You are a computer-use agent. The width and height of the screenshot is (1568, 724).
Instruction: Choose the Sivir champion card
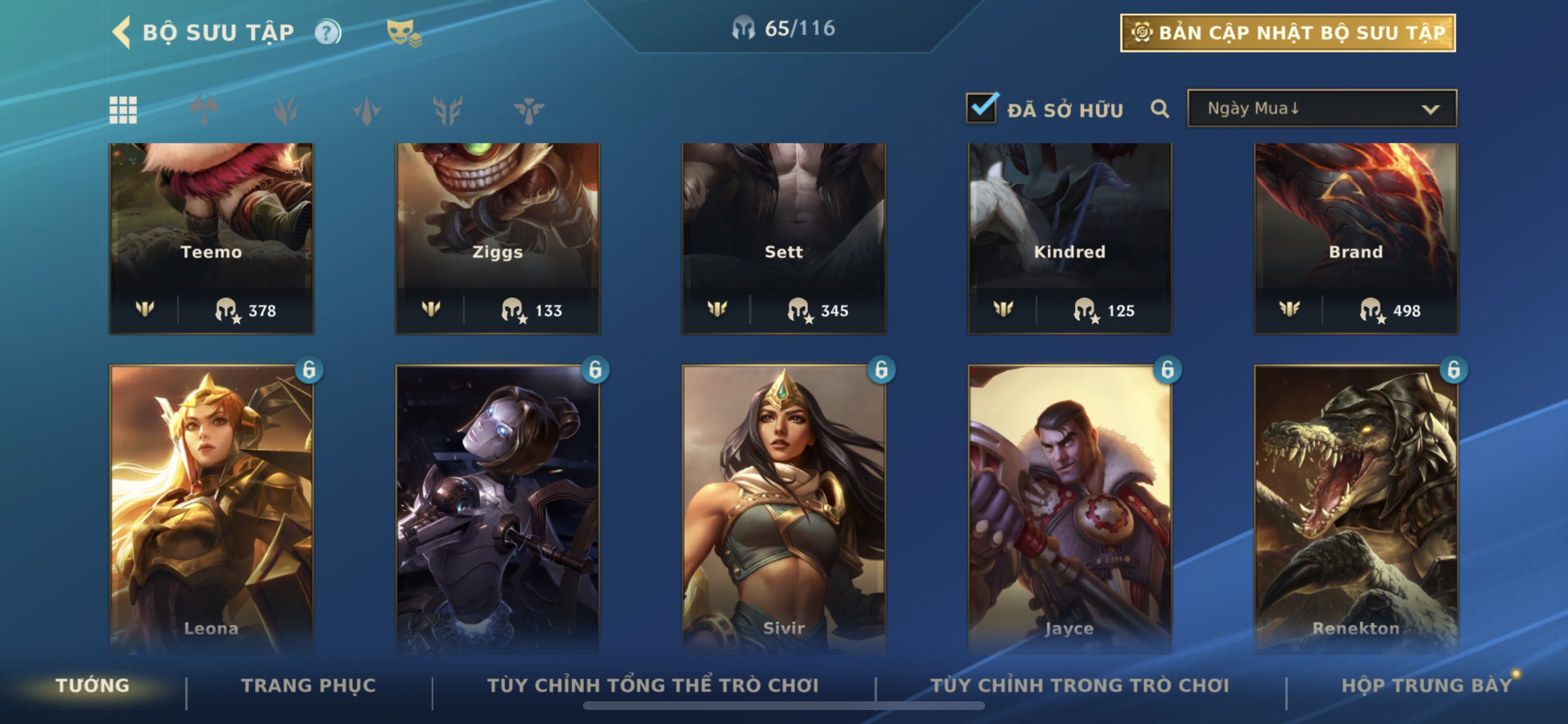coord(783,508)
